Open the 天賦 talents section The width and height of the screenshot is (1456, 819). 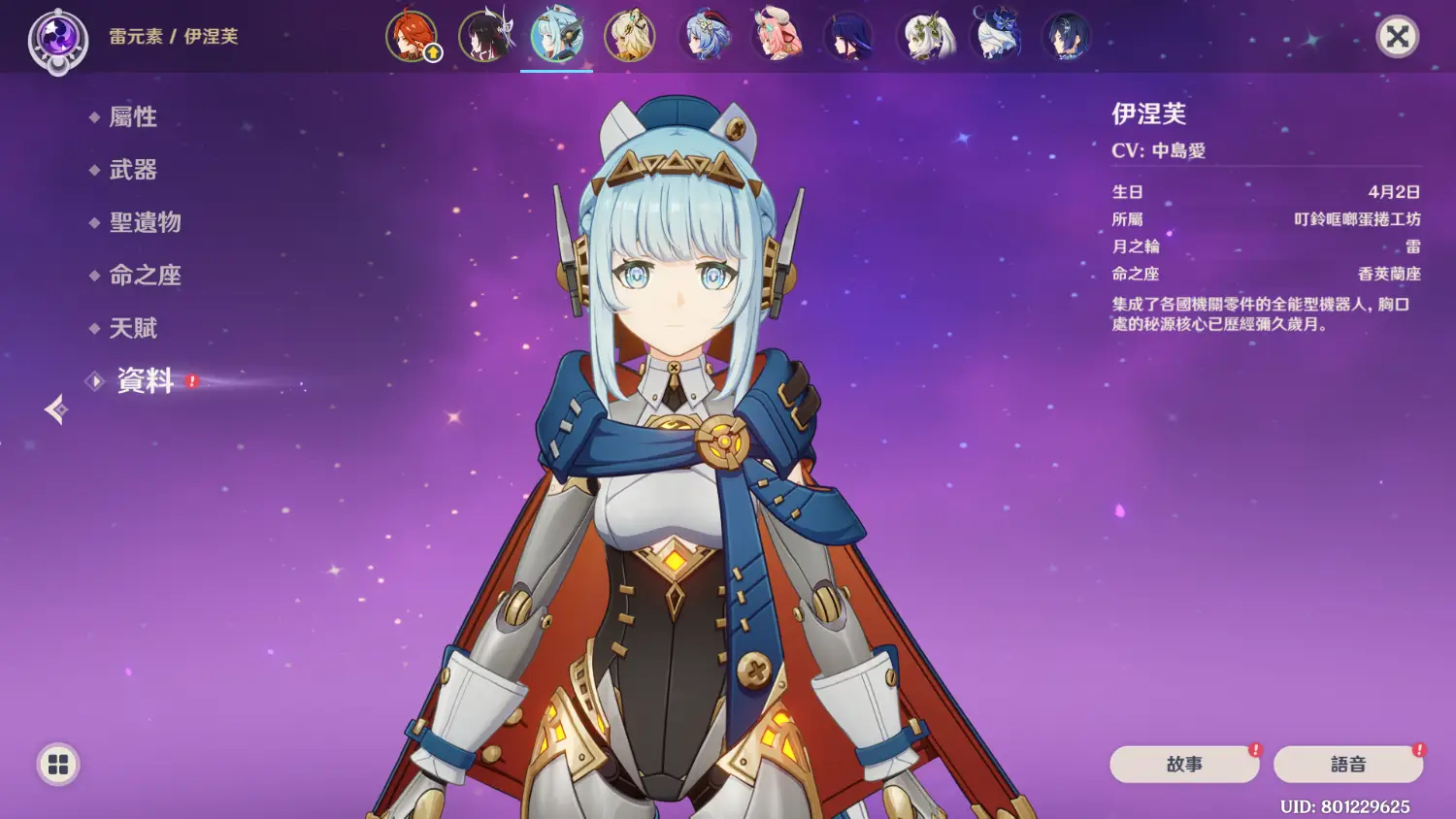[x=133, y=328]
